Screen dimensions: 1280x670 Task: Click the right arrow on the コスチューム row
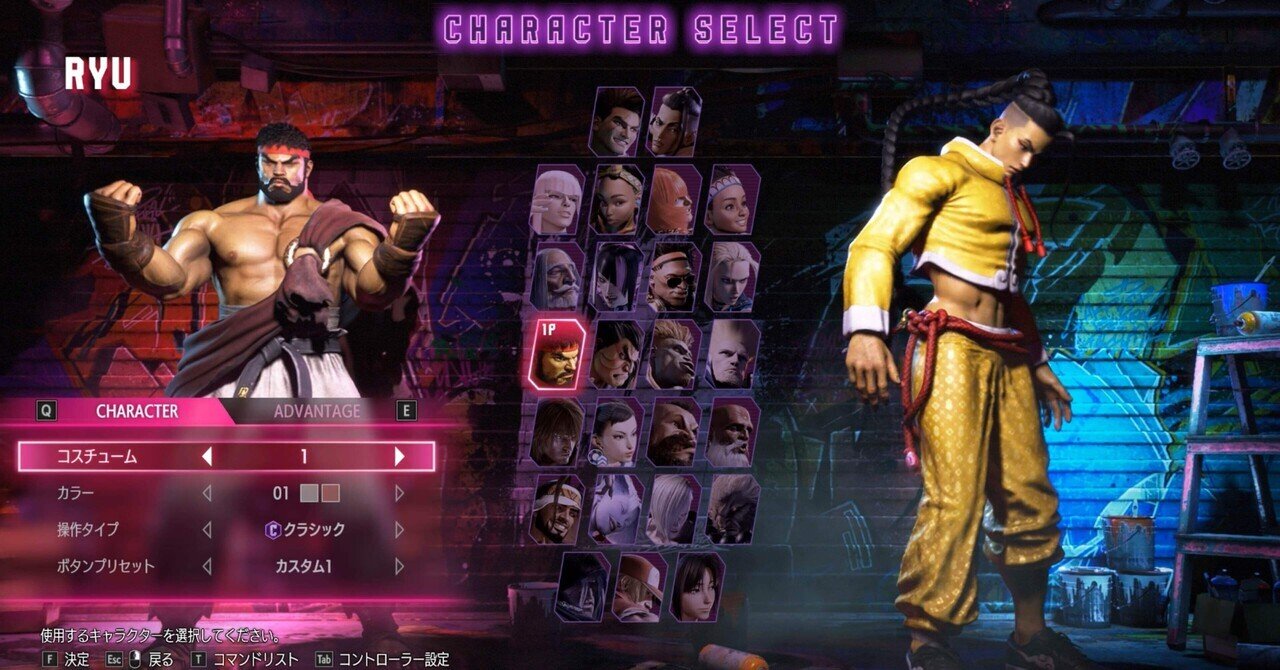tap(399, 457)
